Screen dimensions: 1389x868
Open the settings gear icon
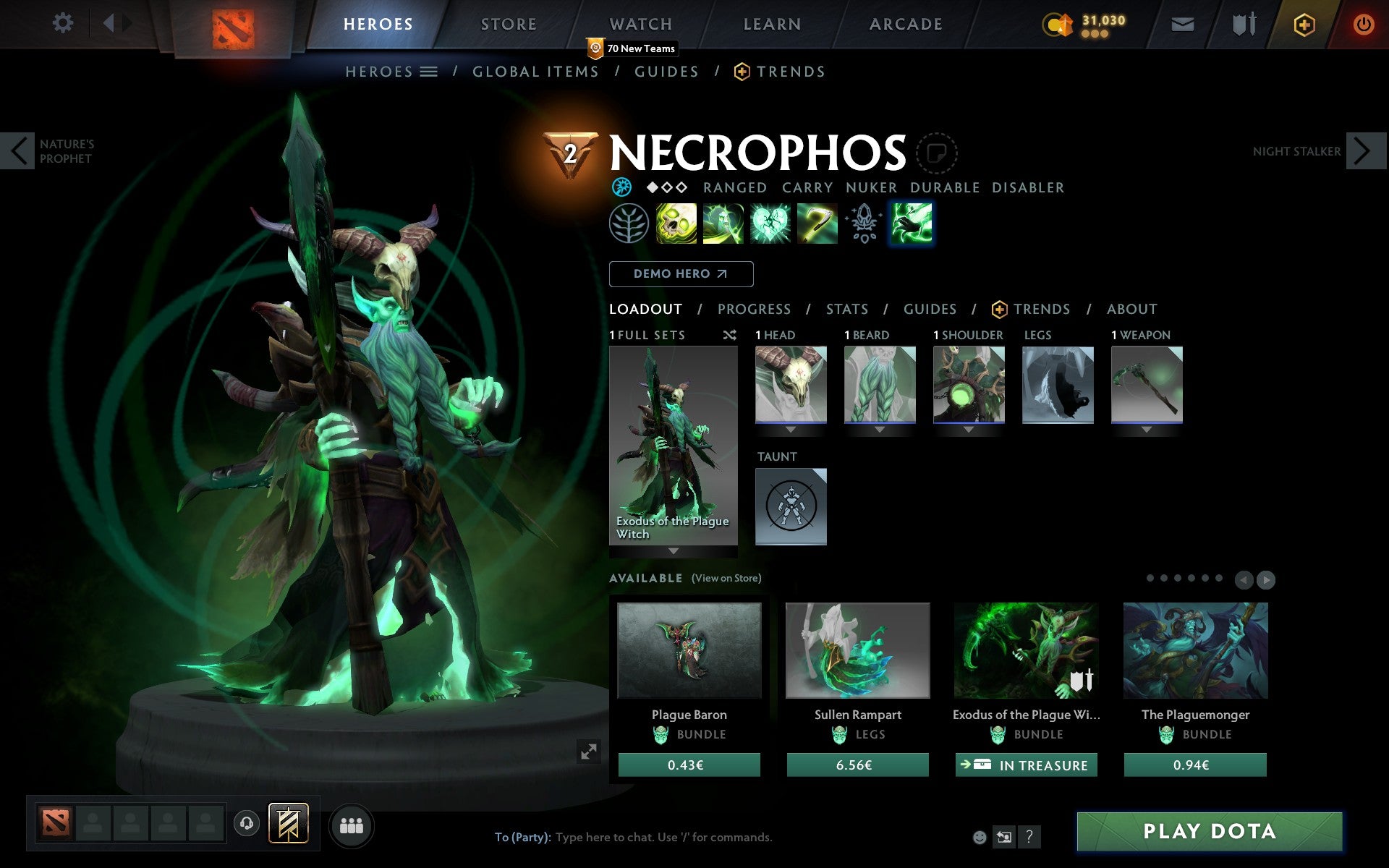point(64,23)
